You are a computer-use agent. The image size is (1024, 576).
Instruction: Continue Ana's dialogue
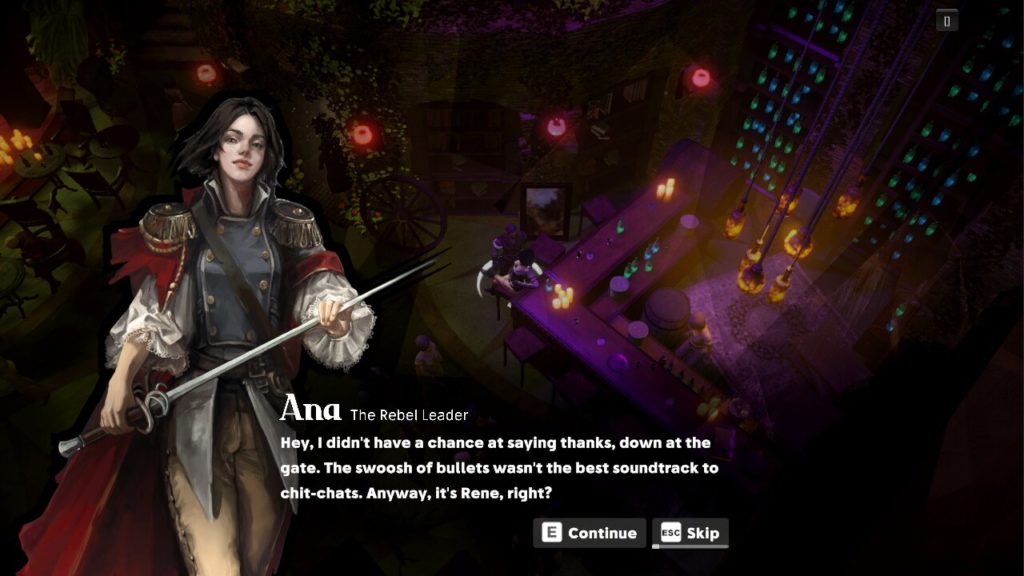pos(590,533)
